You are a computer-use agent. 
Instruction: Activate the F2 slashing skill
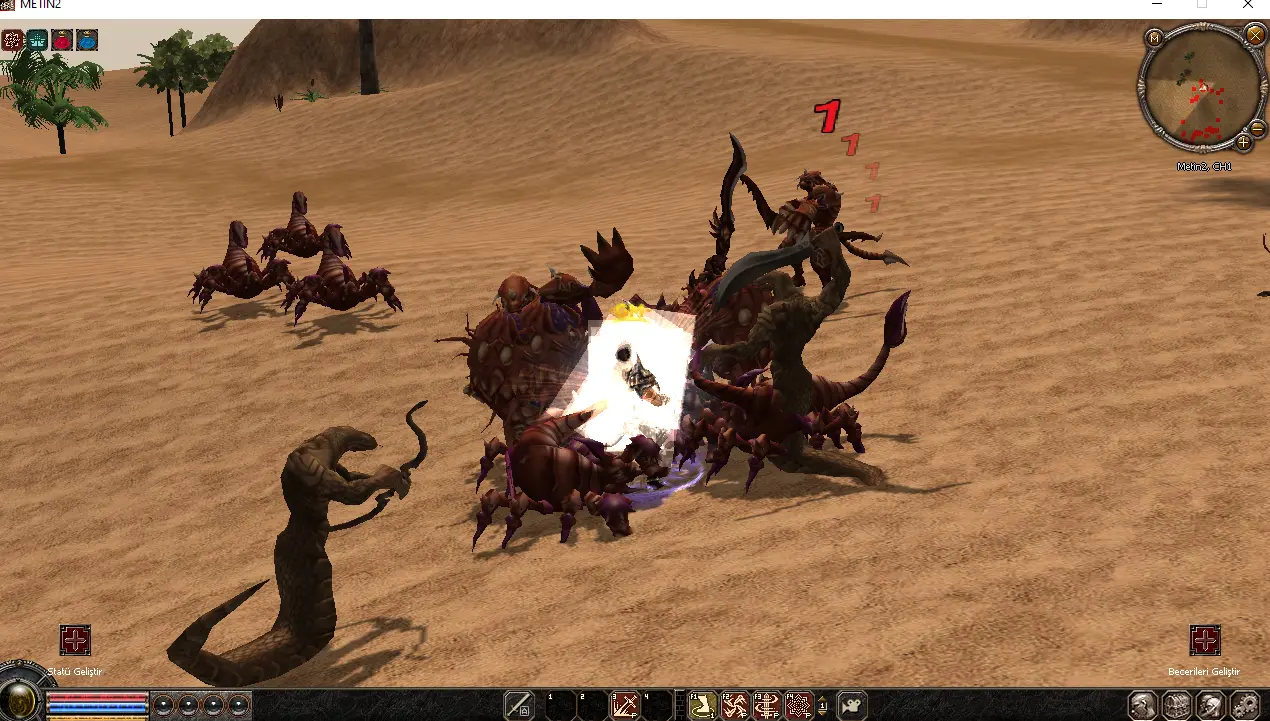[x=734, y=705]
